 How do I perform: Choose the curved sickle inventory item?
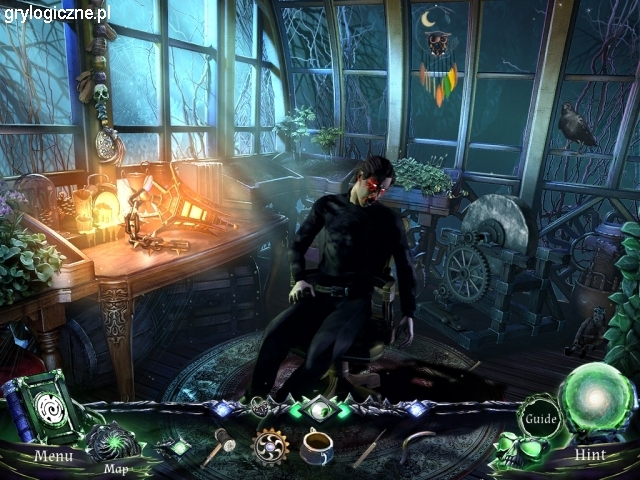(420, 446)
